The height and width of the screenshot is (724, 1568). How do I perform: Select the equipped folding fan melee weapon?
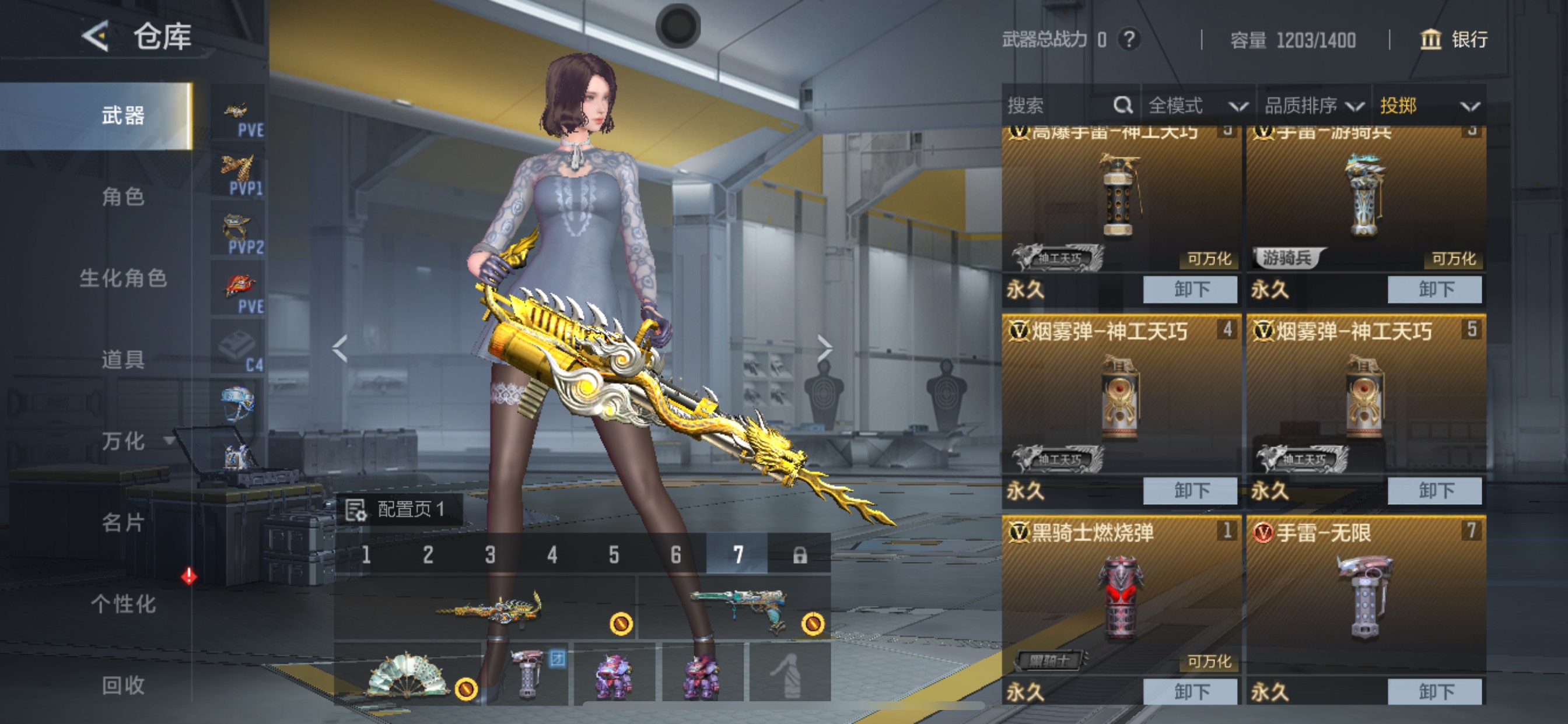pos(407,674)
